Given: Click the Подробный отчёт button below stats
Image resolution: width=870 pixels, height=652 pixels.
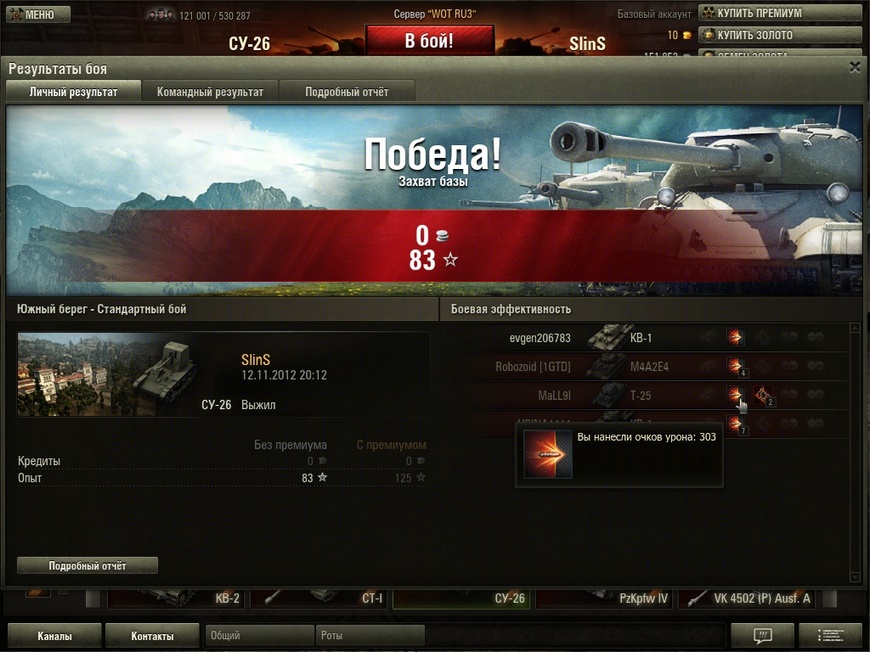Looking at the screenshot, I should pyautogui.click(x=87, y=566).
